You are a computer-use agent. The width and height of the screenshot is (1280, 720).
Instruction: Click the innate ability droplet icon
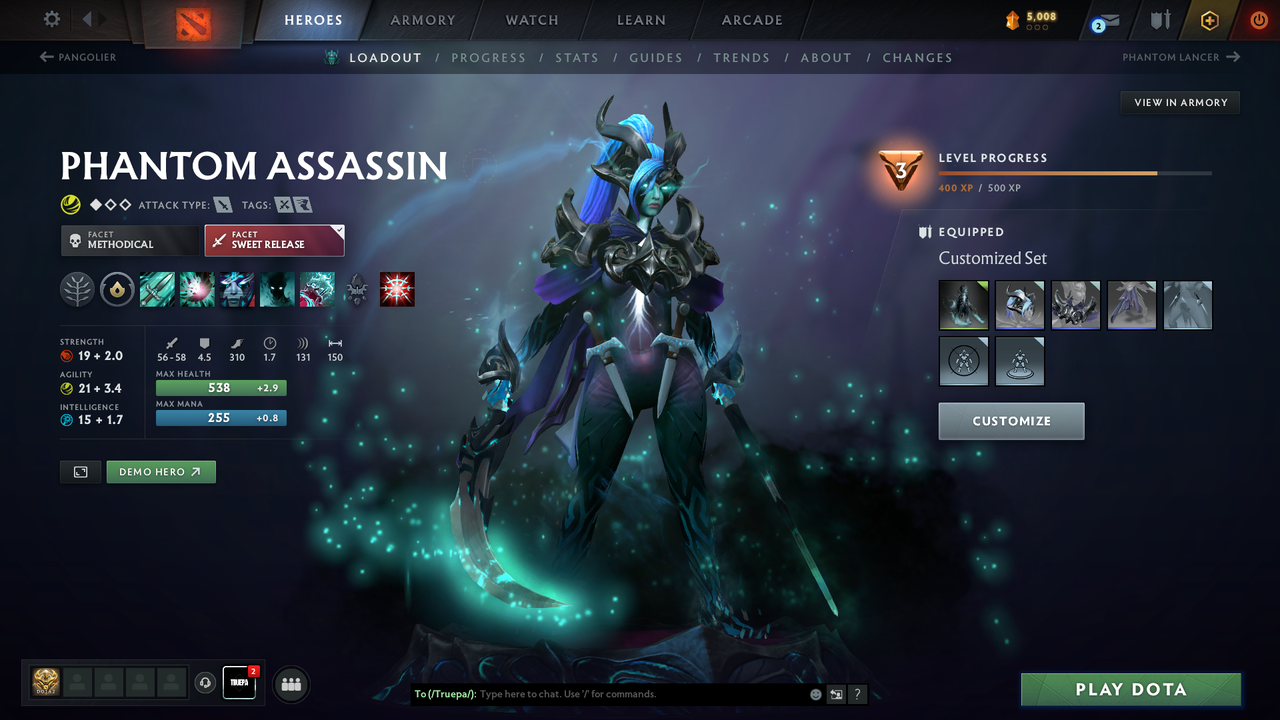[x=117, y=289]
